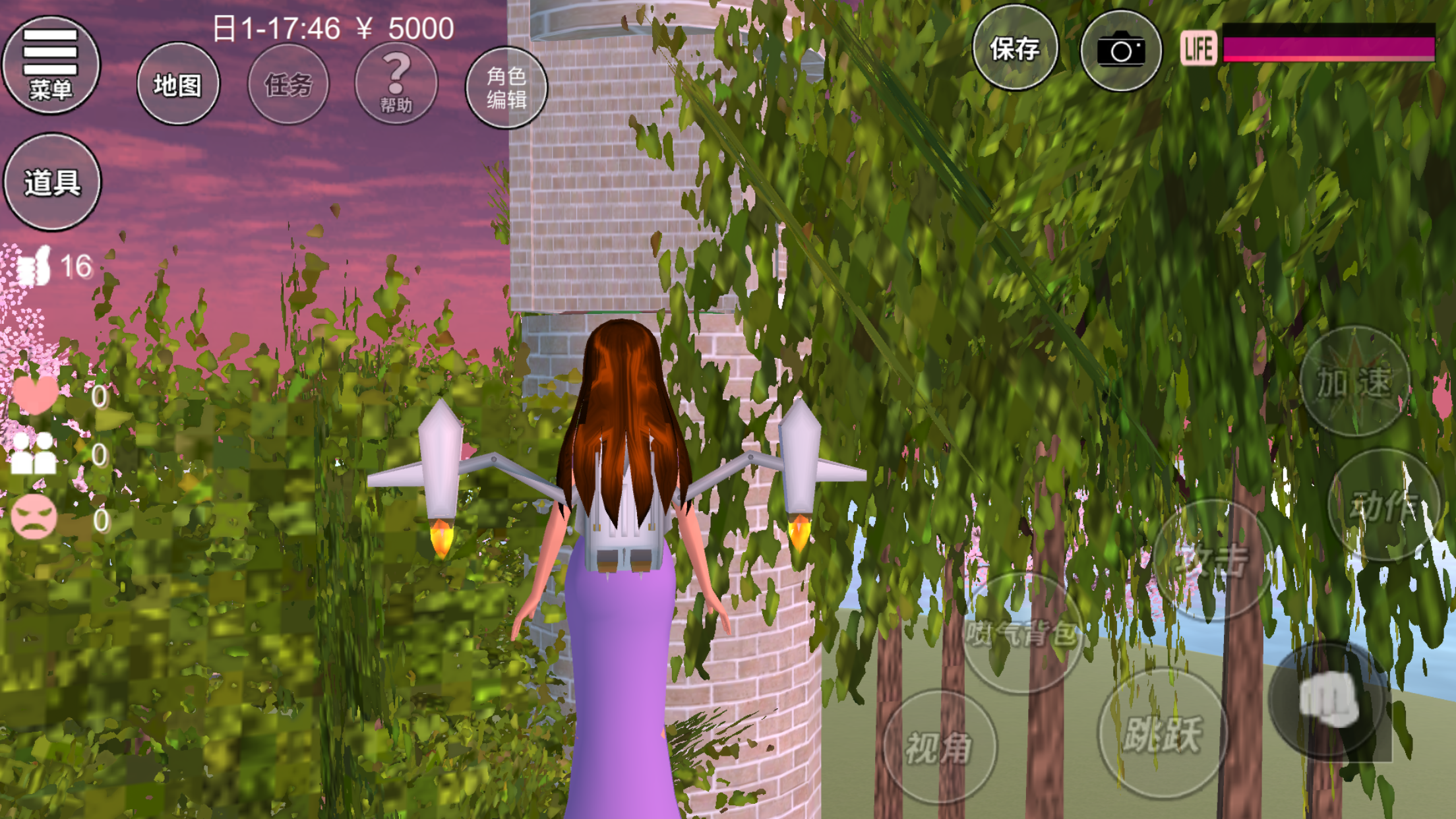Open the 道具 items panel
Screen dimensions: 1456x819
[52, 183]
